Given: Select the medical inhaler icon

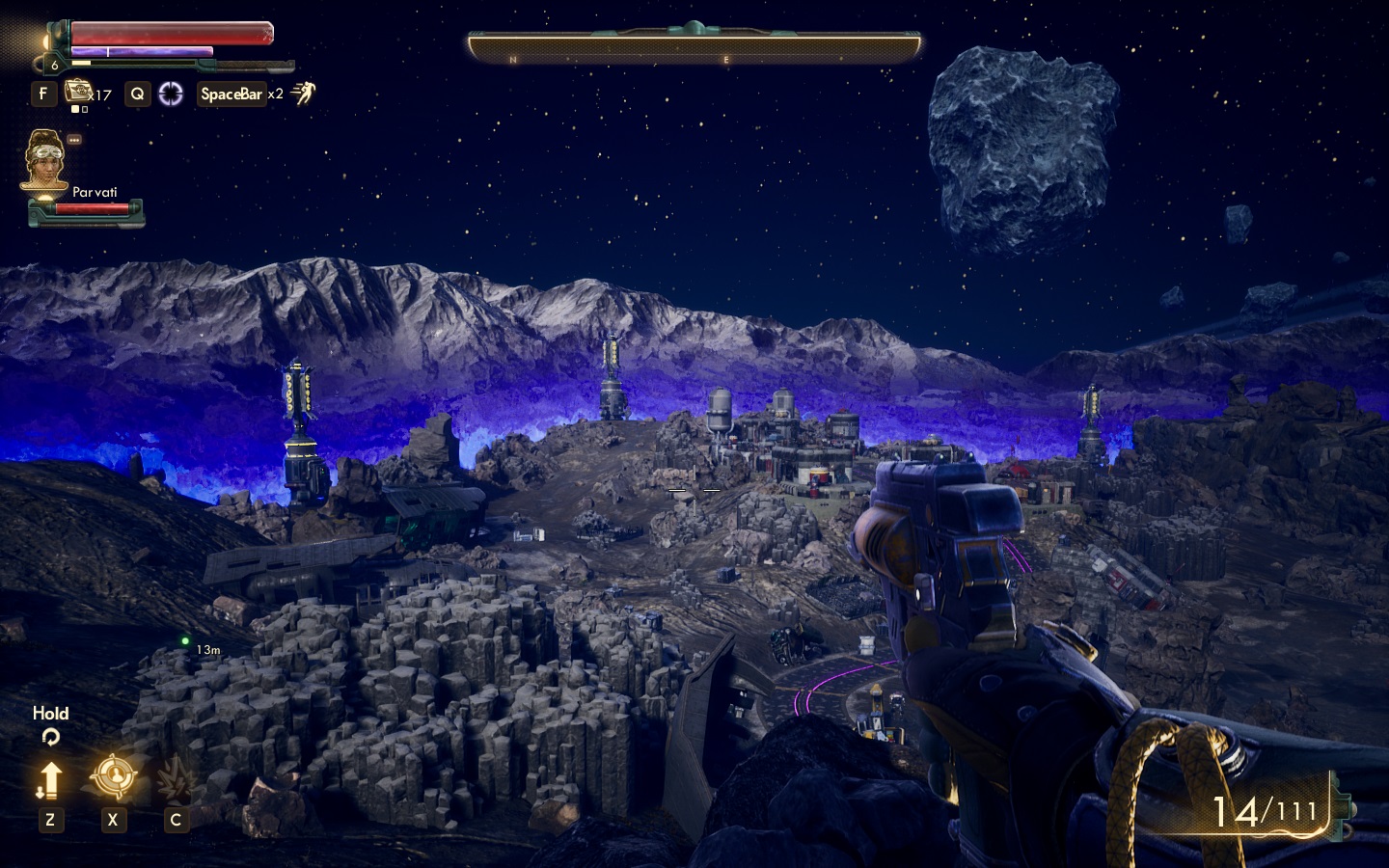Looking at the screenshot, I should click(78, 92).
